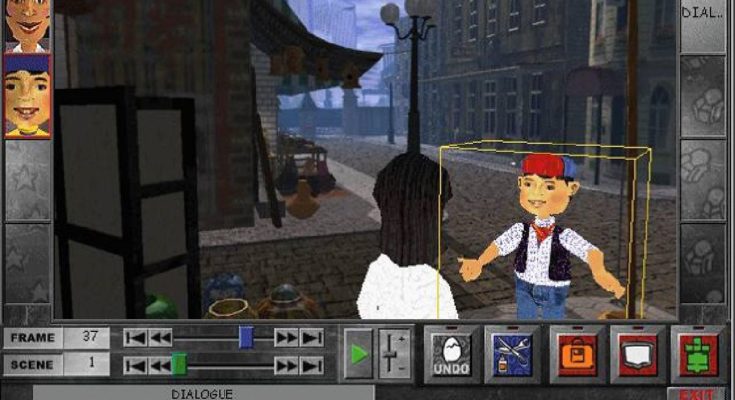This screenshot has width=735, height=400.
Task: Select the blue-haired actor portrait
Action: click(26, 96)
